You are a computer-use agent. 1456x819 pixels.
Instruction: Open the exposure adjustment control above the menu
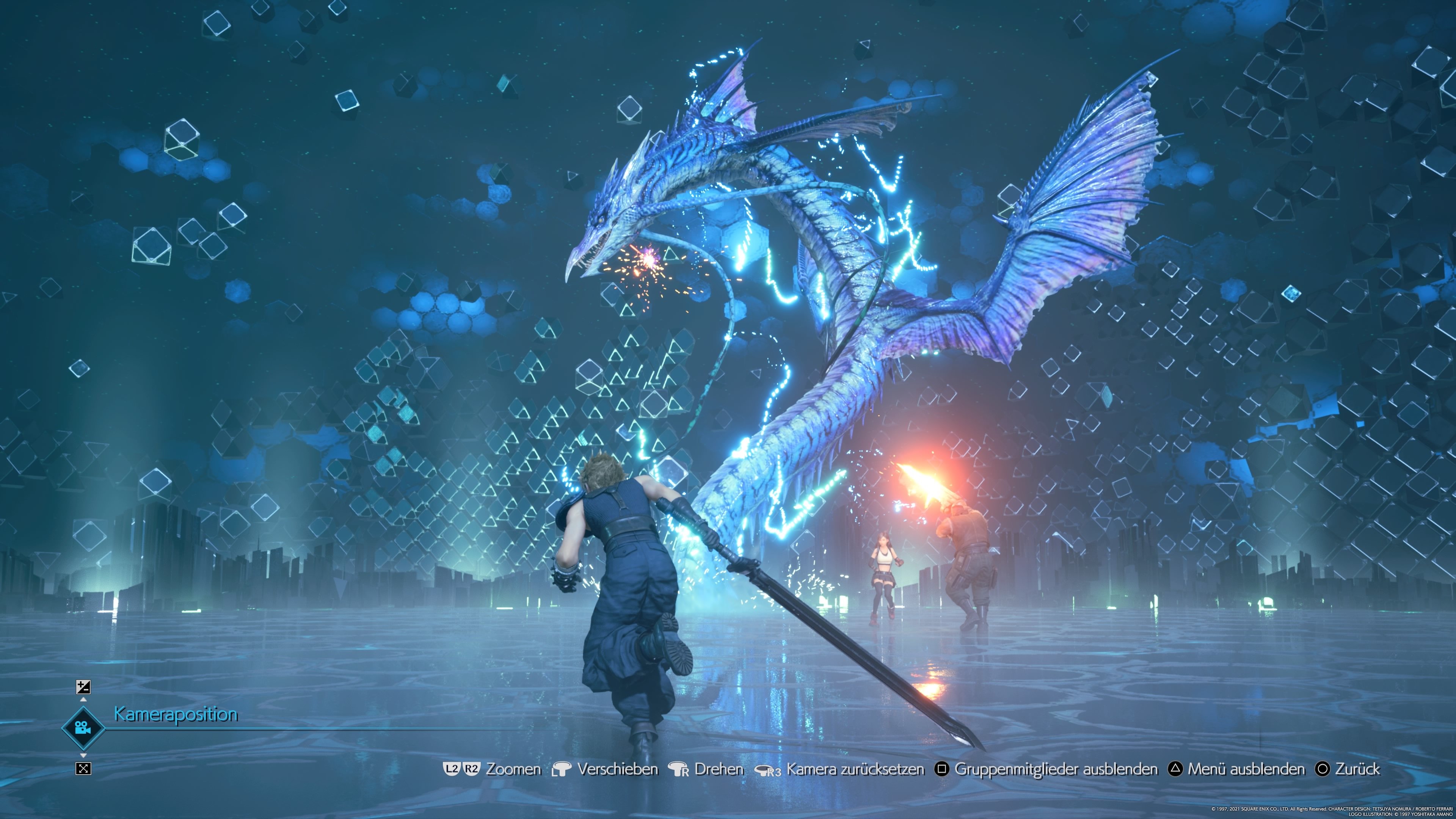pyautogui.click(x=83, y=687)
